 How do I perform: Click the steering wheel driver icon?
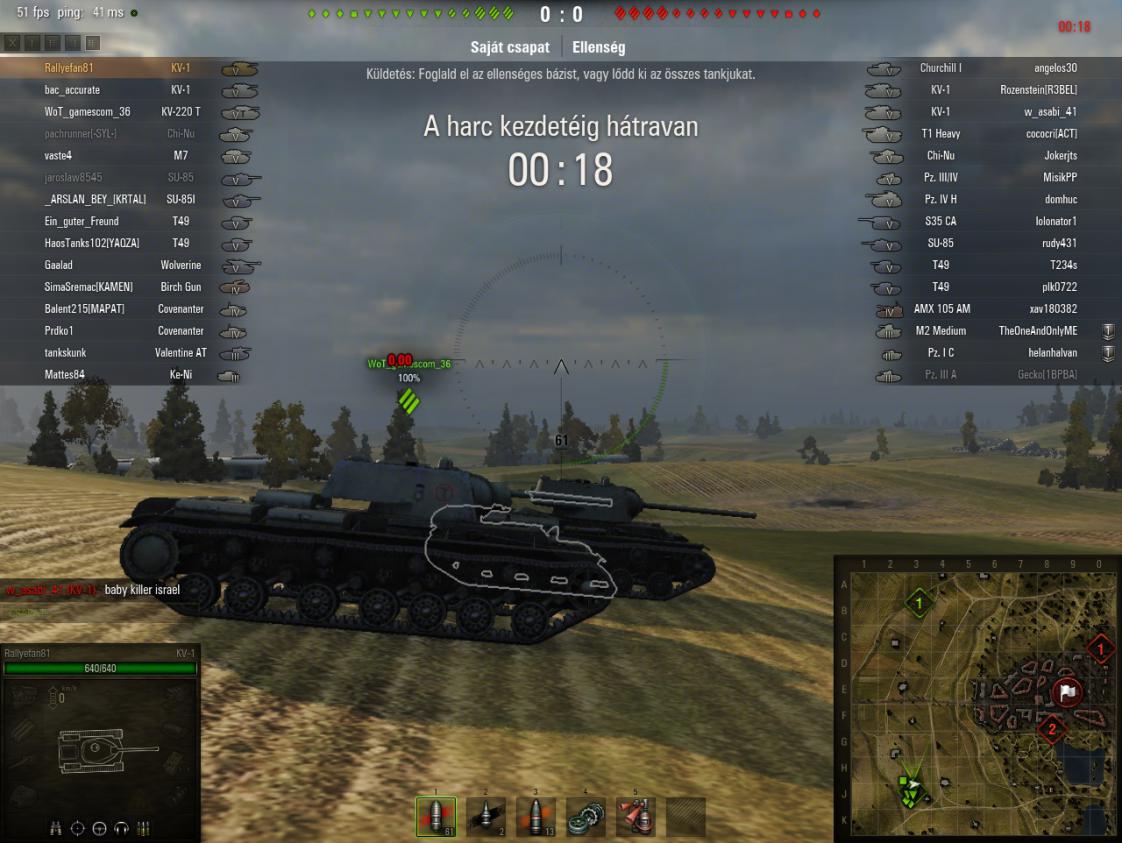coord(99,828)
